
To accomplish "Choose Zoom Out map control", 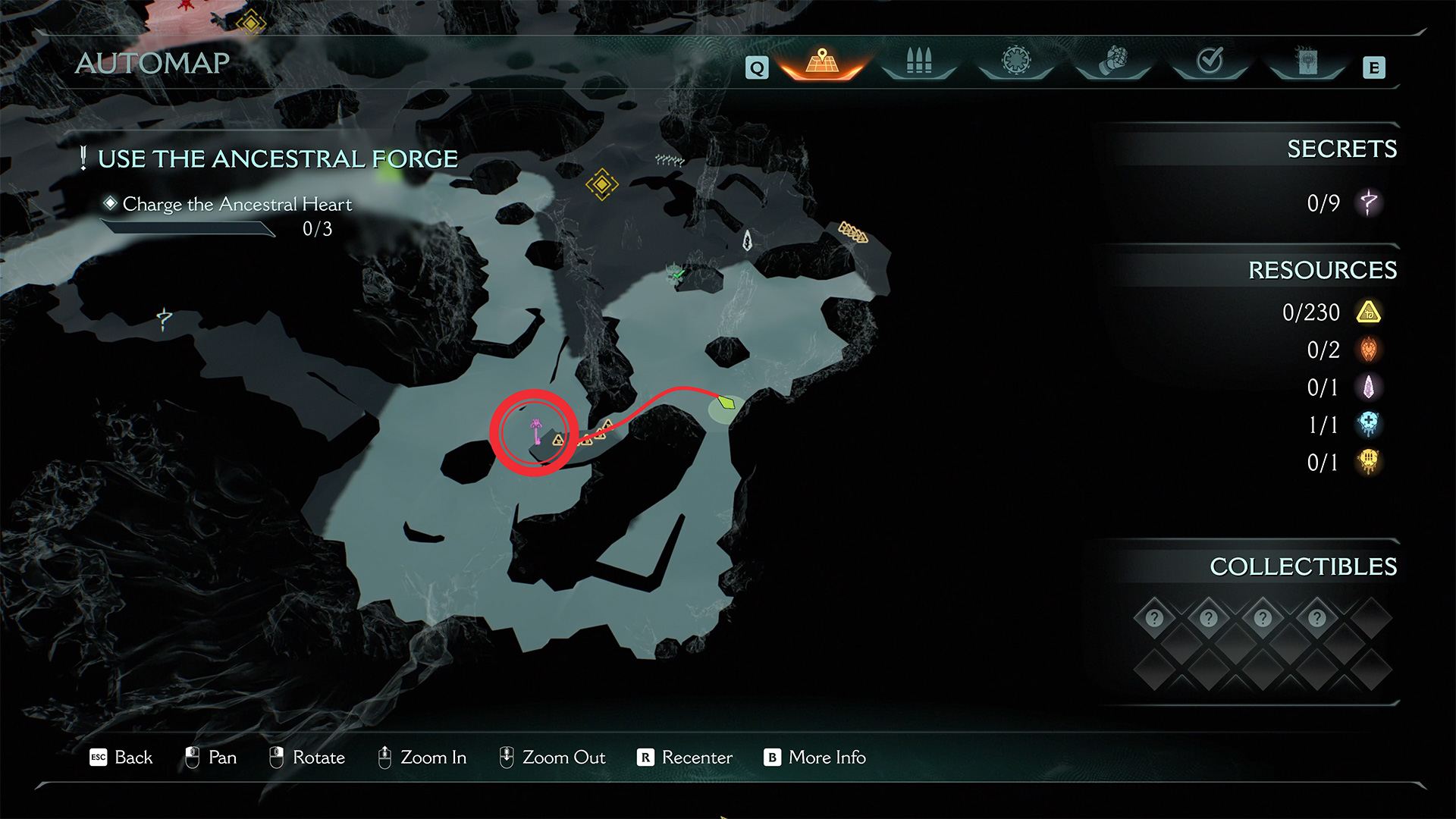I will click(x=552, y=758).
